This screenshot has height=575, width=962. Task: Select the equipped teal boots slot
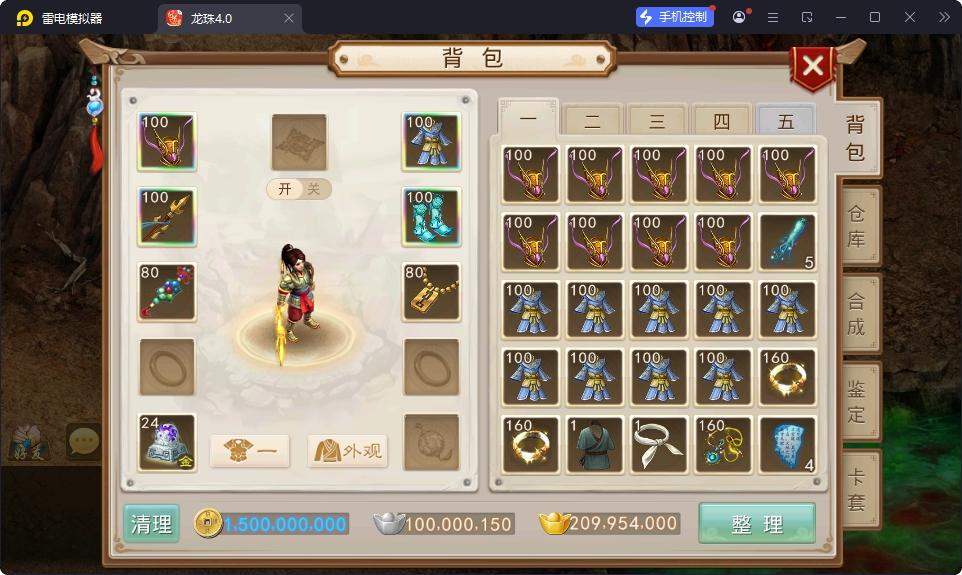coord(431,216)
